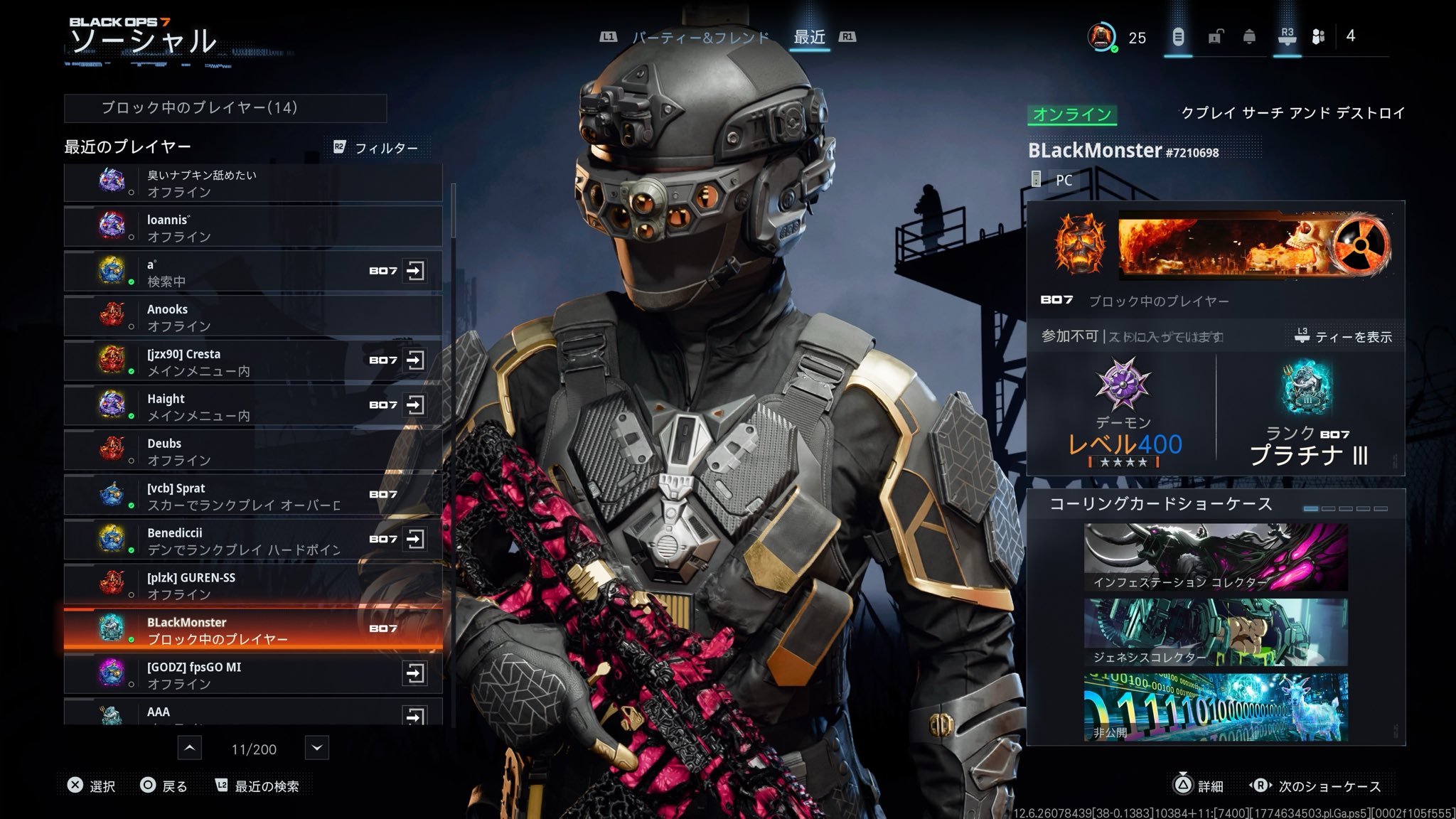
Task: Select highlighted BLackMonster player row
Action: [252, 630]
